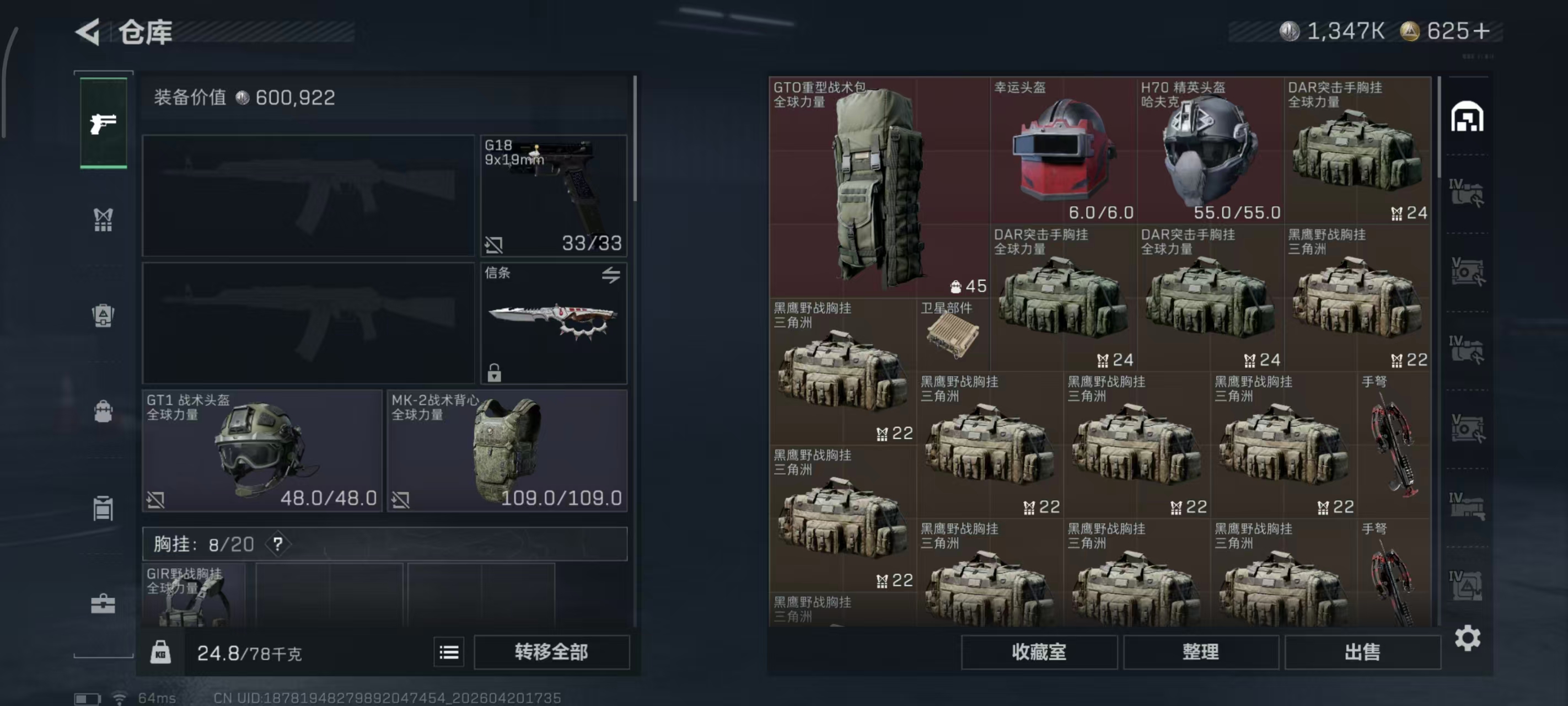Pick the GTO重型战术包 backpack in stash
The height and width of the screenshot is (706, 1568).
tap(878, 186)
